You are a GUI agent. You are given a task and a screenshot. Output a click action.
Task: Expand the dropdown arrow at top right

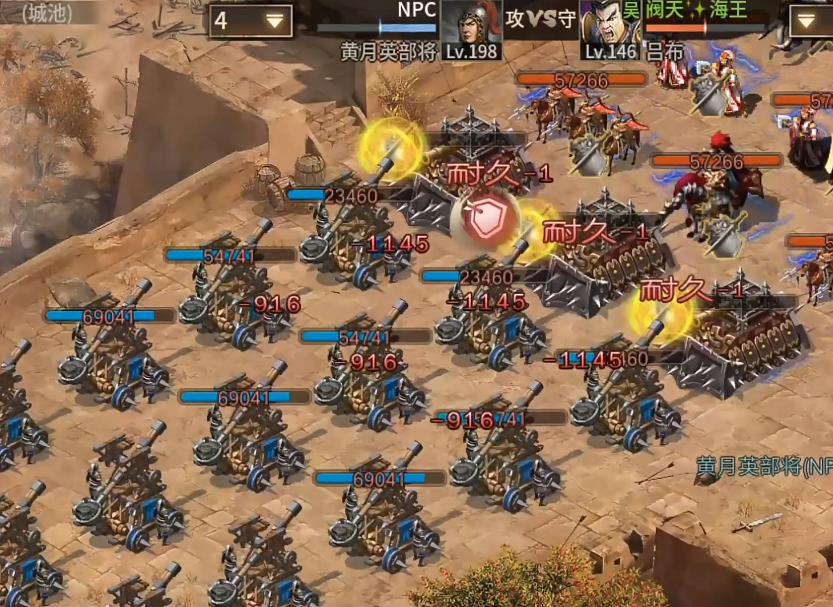810,20
